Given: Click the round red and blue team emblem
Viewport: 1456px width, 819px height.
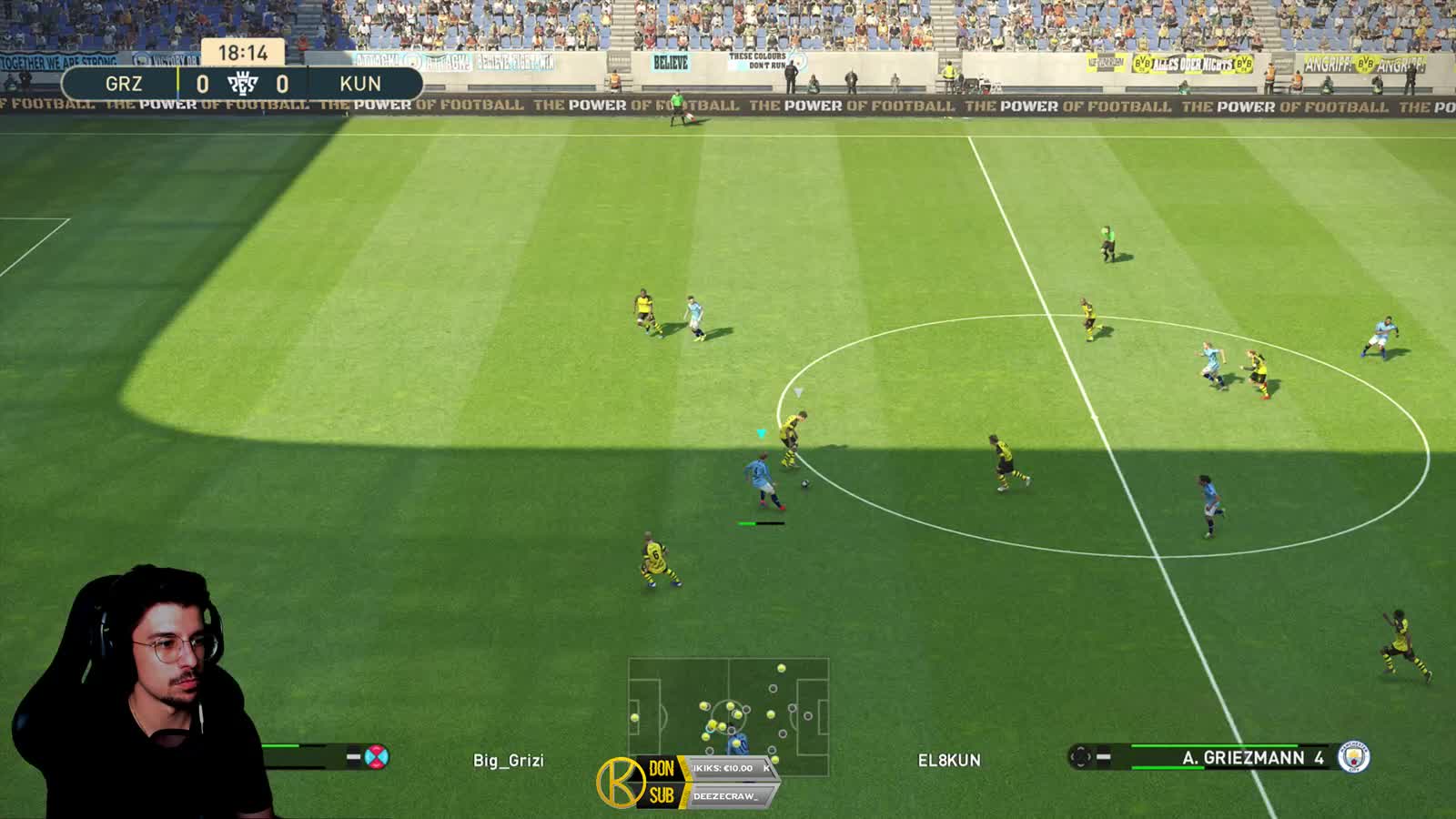Looking at the screenshot, I should tap(376, 756).
